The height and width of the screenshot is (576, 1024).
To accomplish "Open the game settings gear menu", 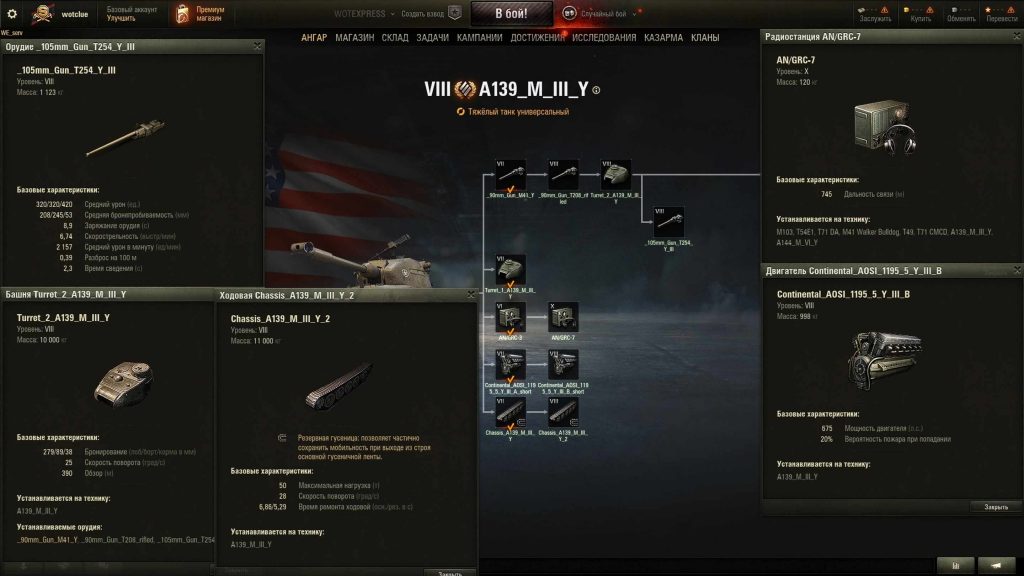I will (12, 14).
